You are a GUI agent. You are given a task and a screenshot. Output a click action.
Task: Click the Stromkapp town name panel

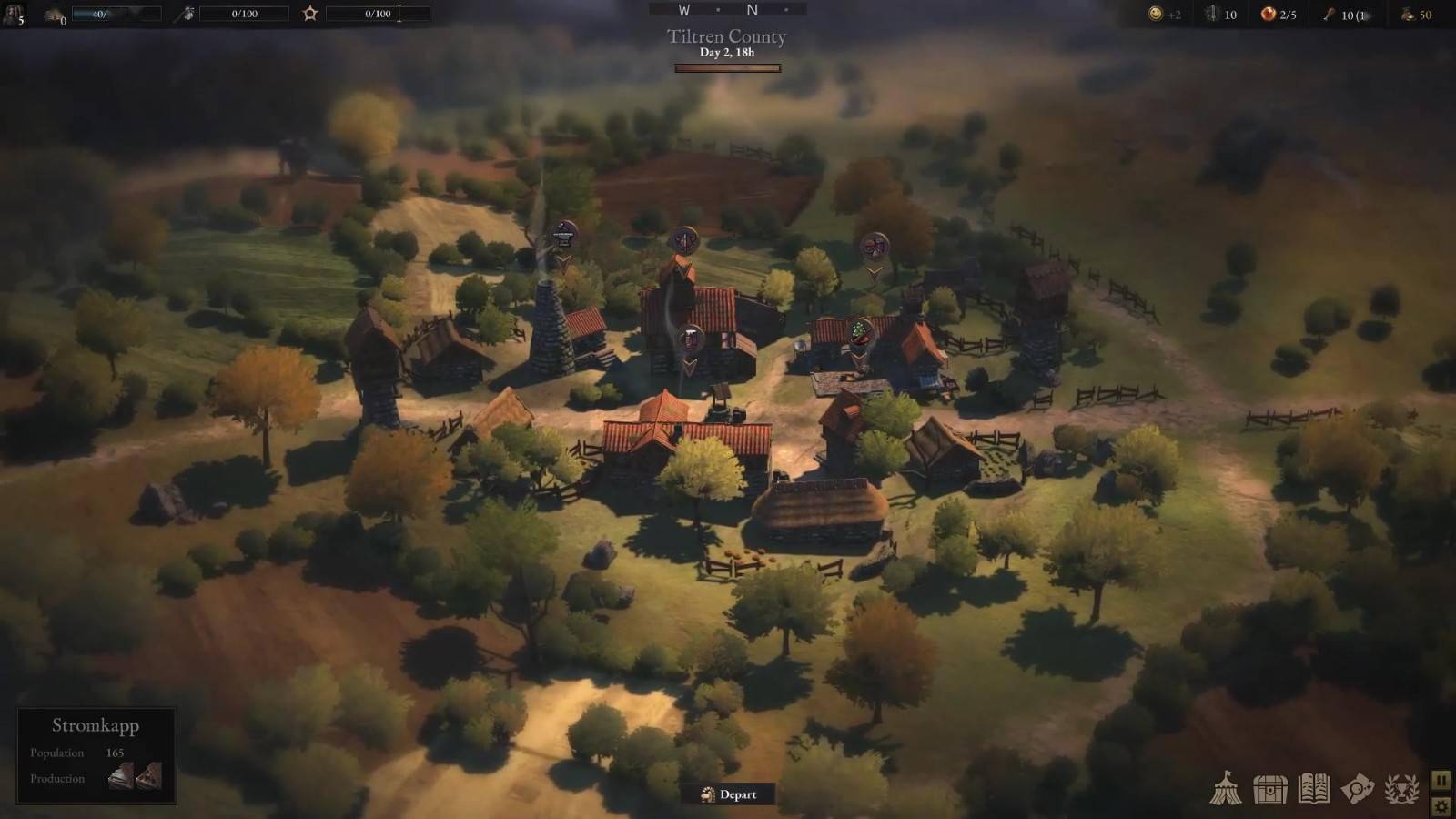coord(96,725)
